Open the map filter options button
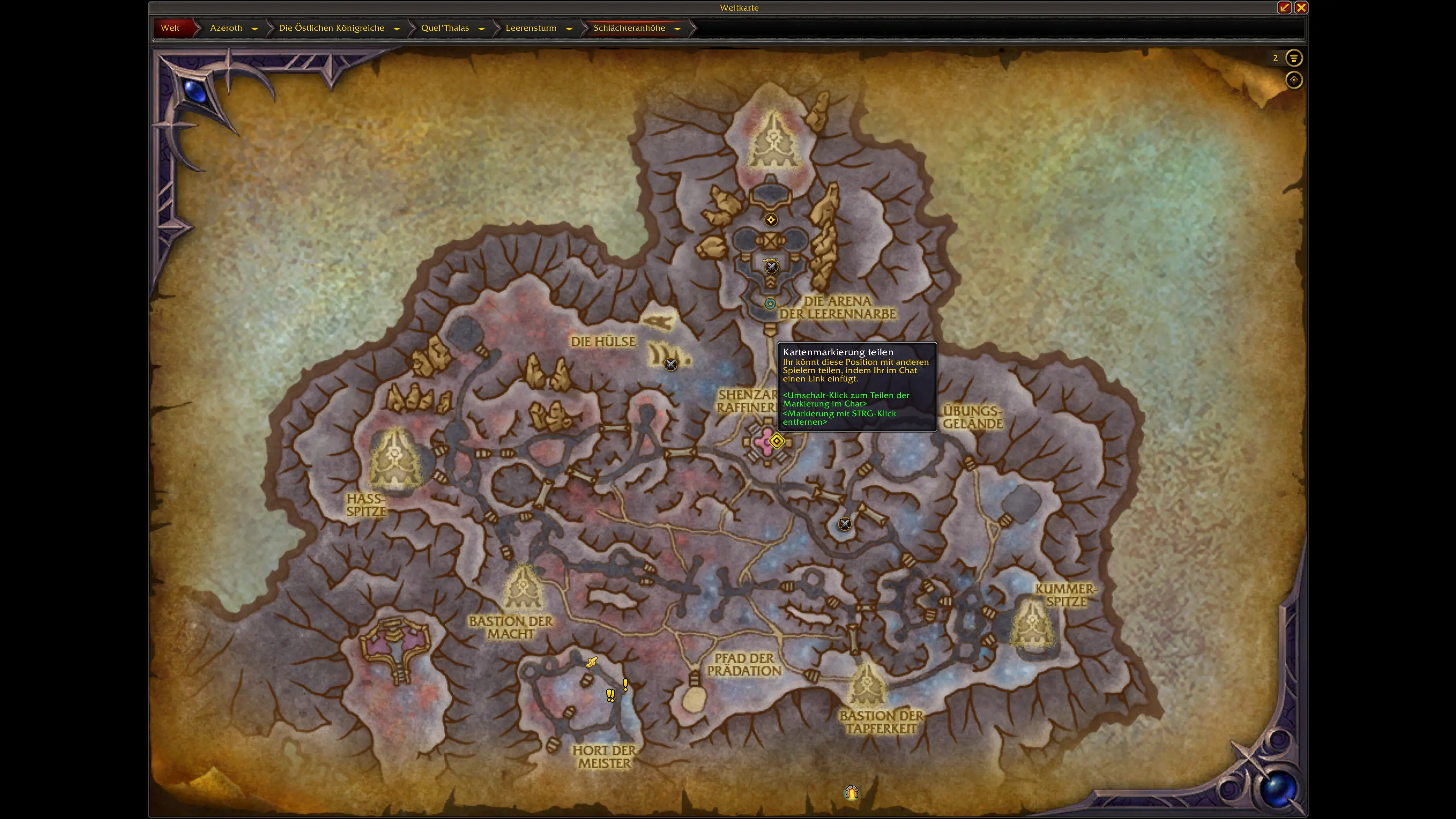1456x819 pixels. [x=1293, y=58]
